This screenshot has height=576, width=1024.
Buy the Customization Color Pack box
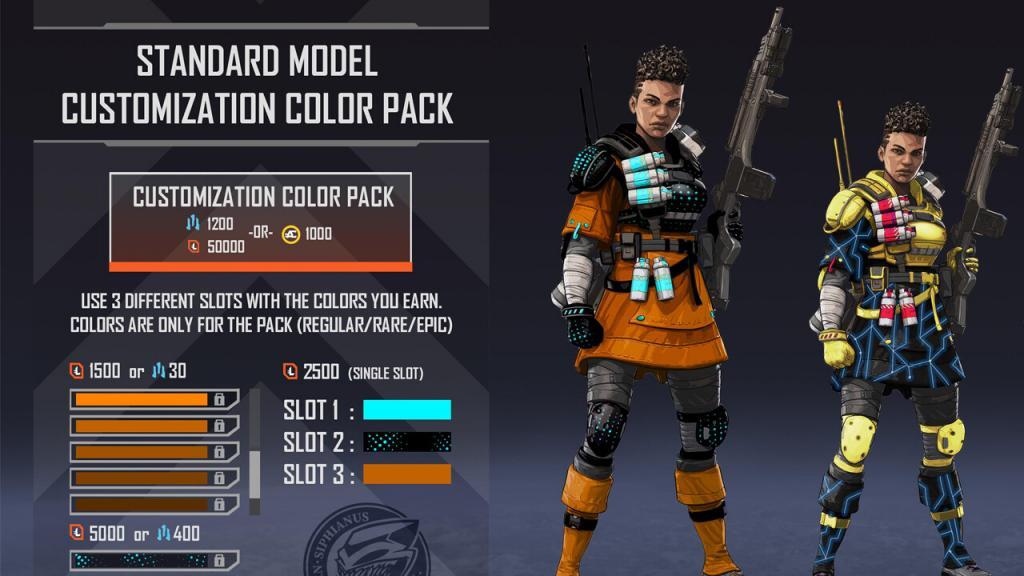click(262, 222)
